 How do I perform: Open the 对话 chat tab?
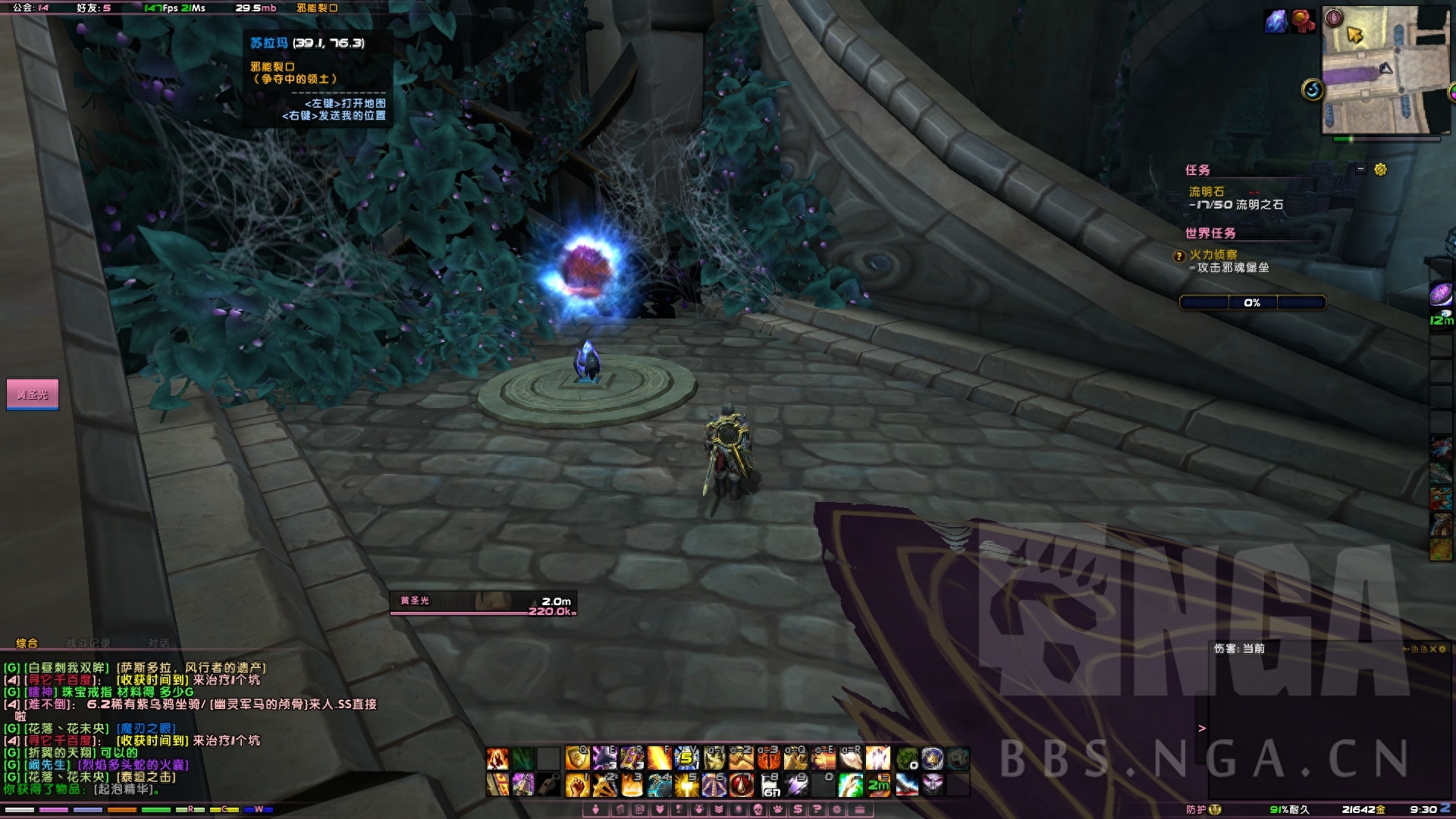tap(158, 643)
